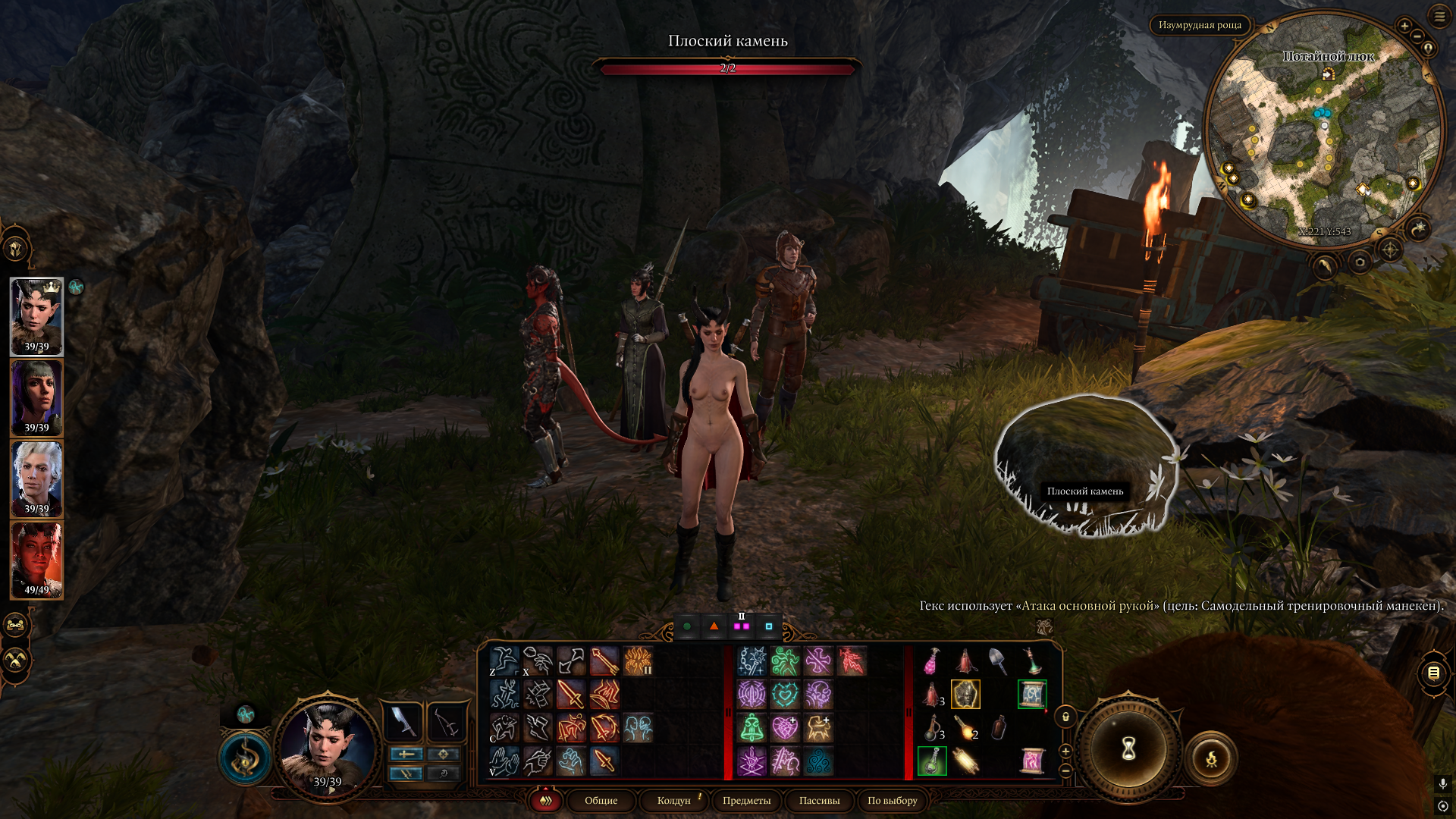The height and width of the screenshot is (819, 1456).
Task: Open the Колдун hotbar tab
Action: click(673, 801)
